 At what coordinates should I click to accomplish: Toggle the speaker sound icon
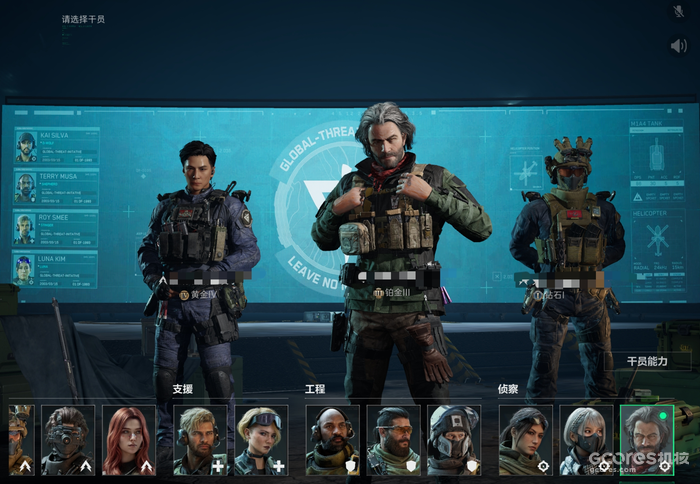tap(679, 45)
